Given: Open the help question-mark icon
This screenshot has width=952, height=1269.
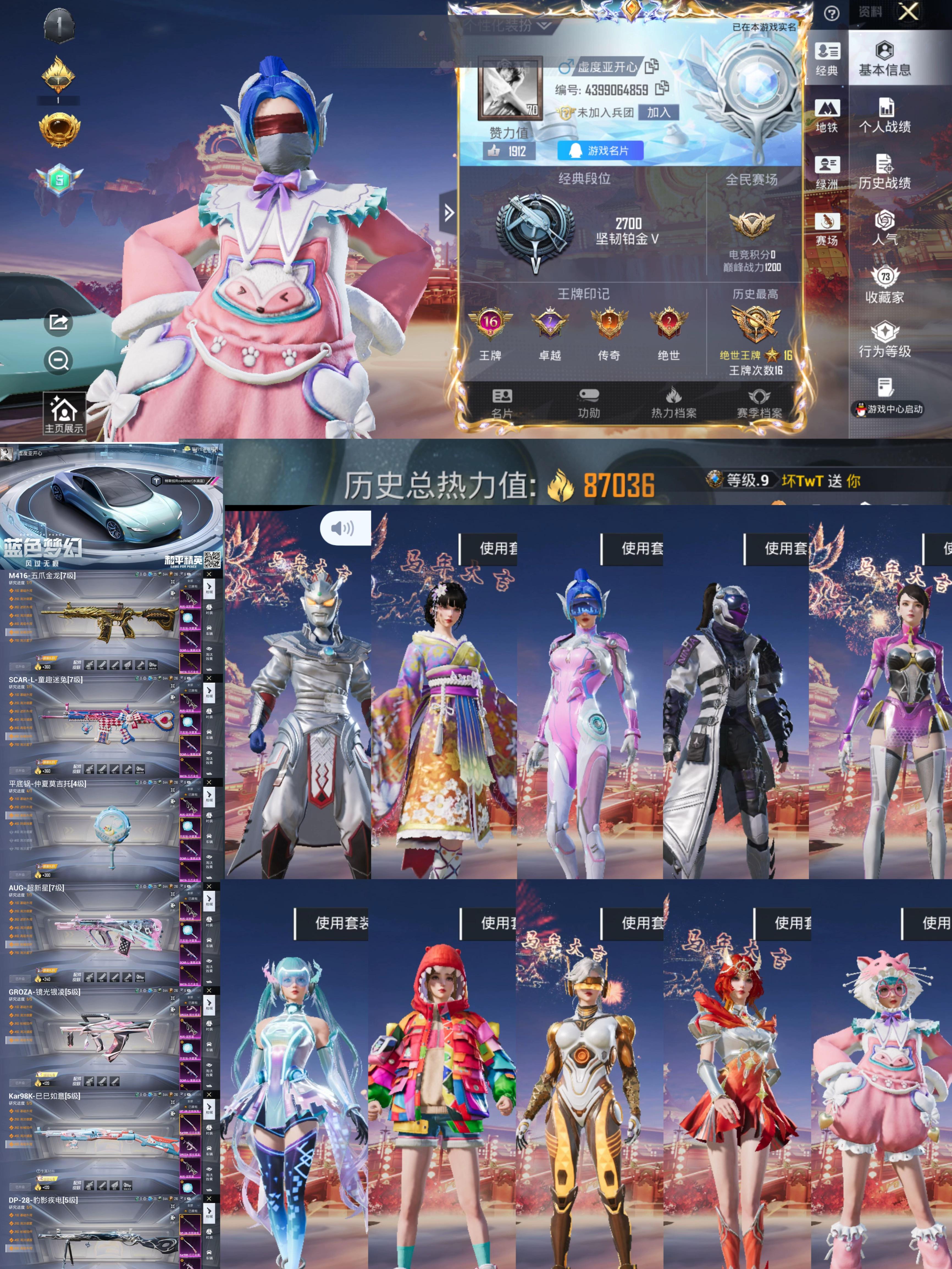Looking at the screenshot, I should [832, 13].
